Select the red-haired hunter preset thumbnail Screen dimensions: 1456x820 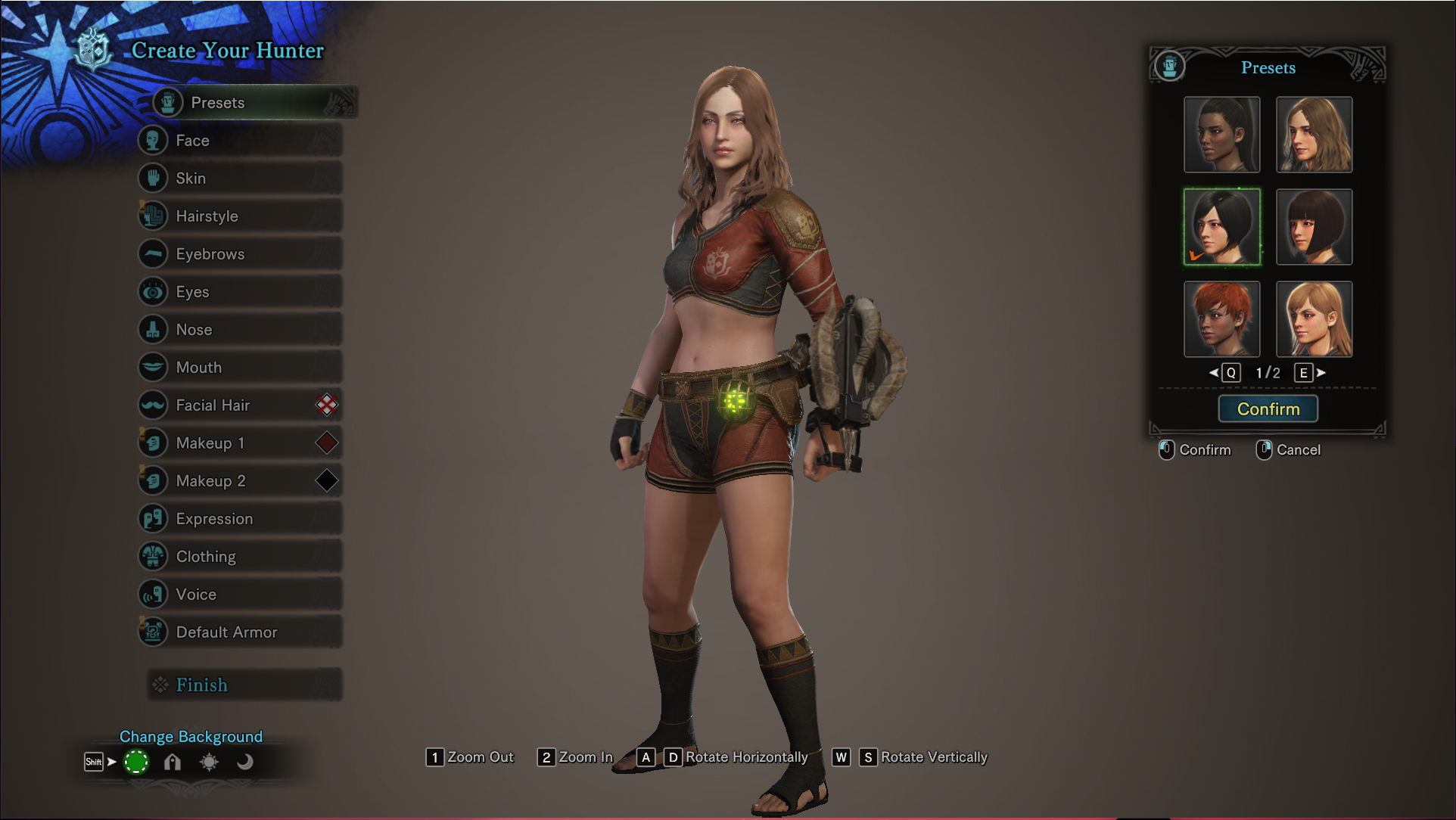pos(1221,318)
